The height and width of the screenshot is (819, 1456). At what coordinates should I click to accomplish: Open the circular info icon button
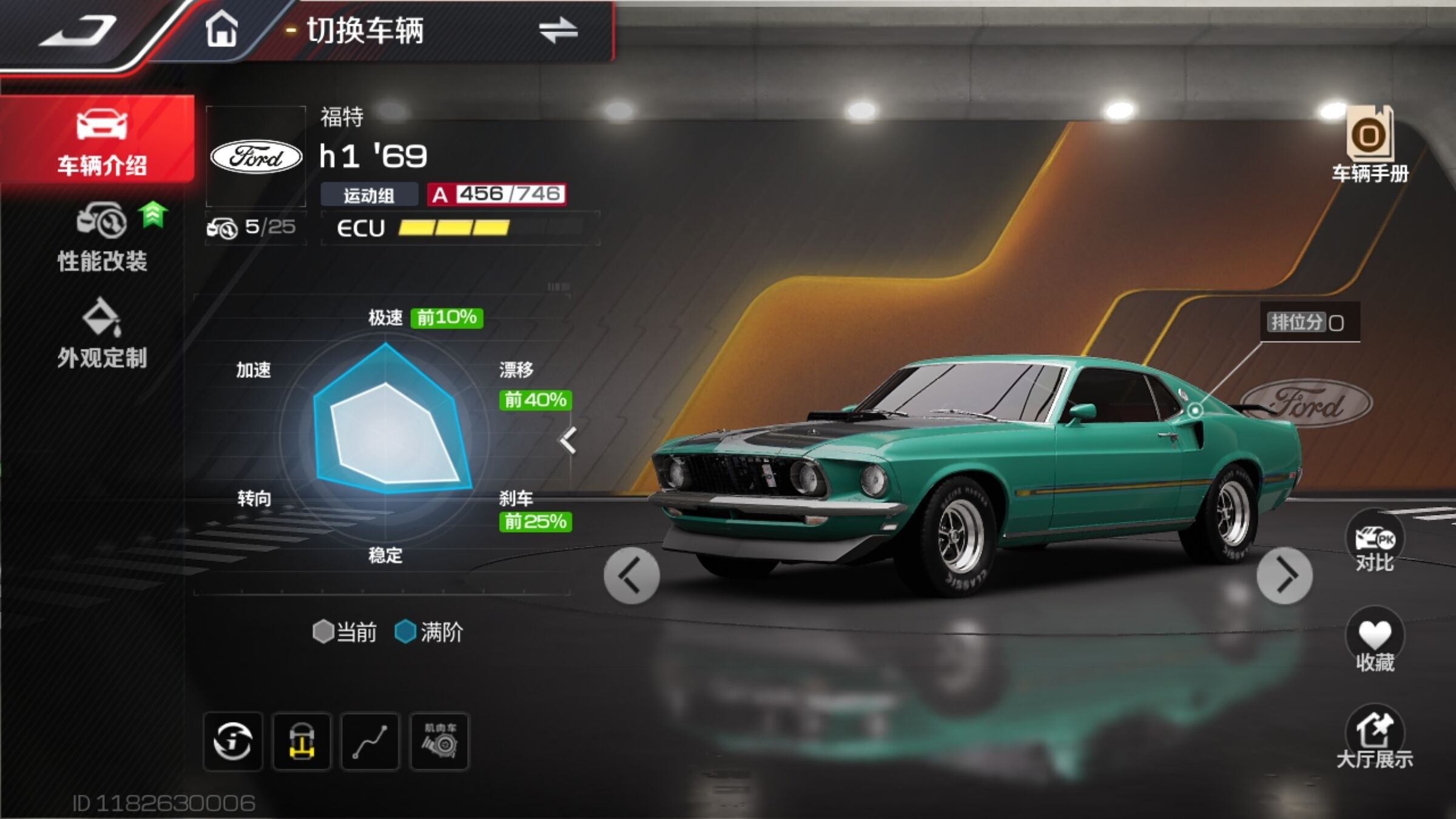[x=233, y=741]
